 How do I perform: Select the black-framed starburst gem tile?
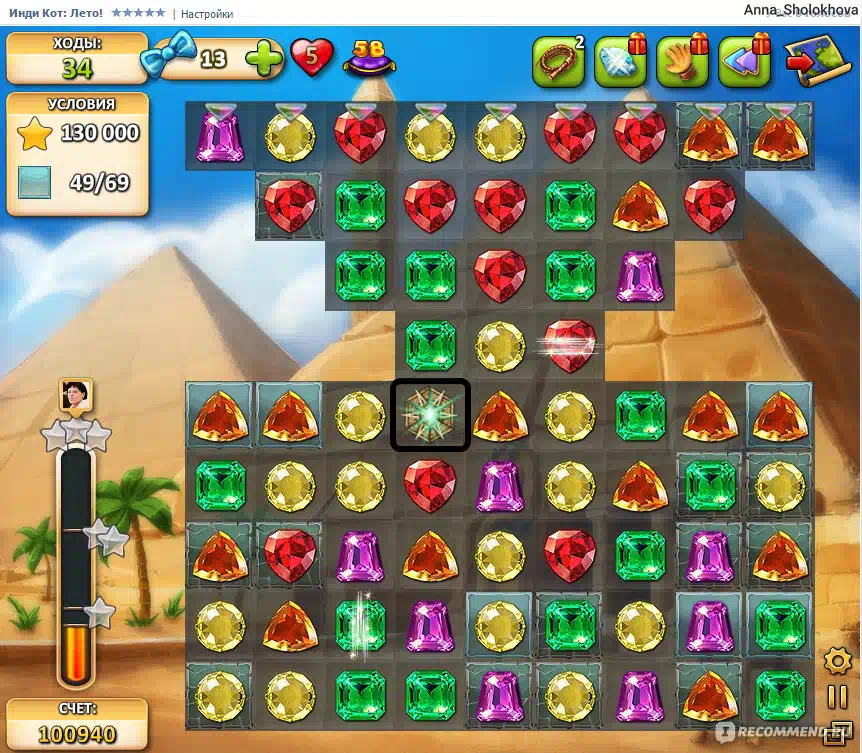430,414
